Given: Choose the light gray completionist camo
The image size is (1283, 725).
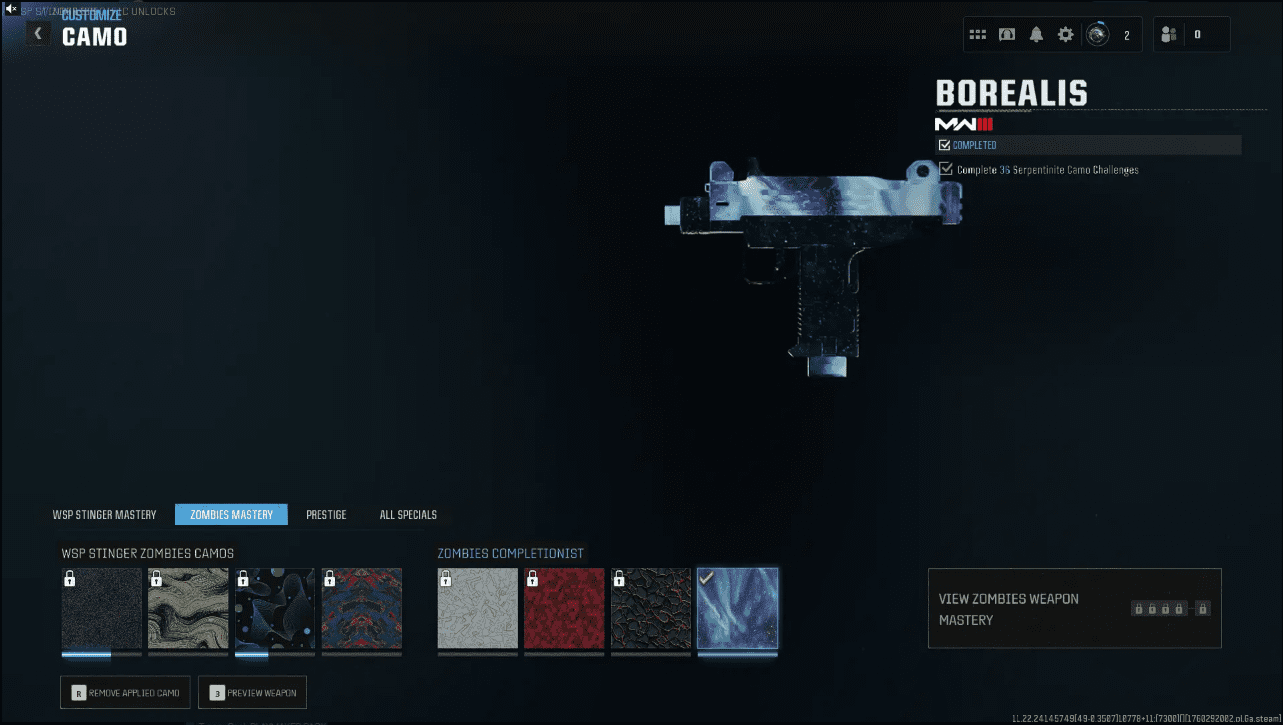Looking at the screenshot, I should click(x=478, y=609).
